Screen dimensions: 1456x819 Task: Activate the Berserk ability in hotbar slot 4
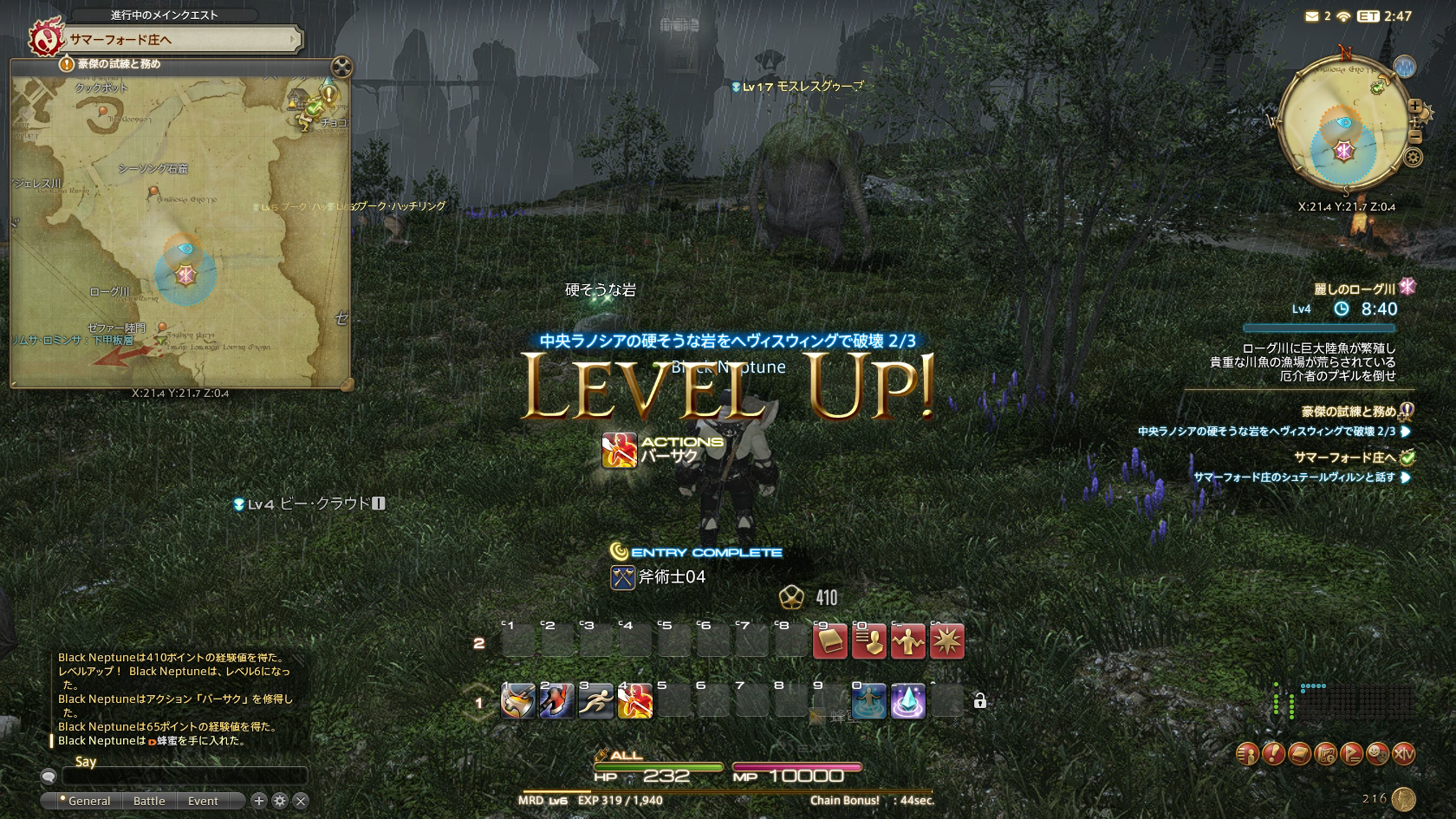click(634, 701)
